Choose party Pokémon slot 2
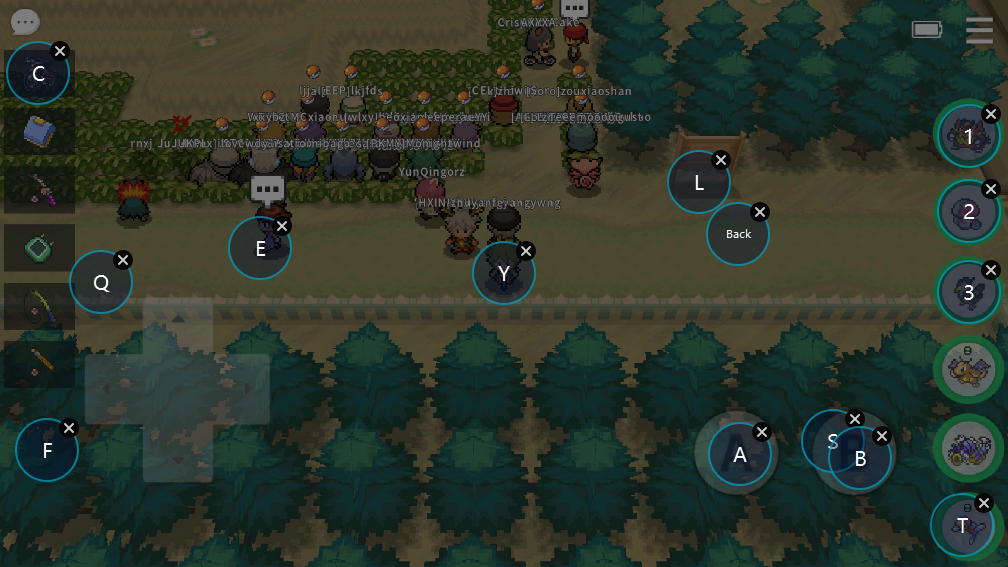This screenshot has height=567, width=1008. click(x=968, y=211)
